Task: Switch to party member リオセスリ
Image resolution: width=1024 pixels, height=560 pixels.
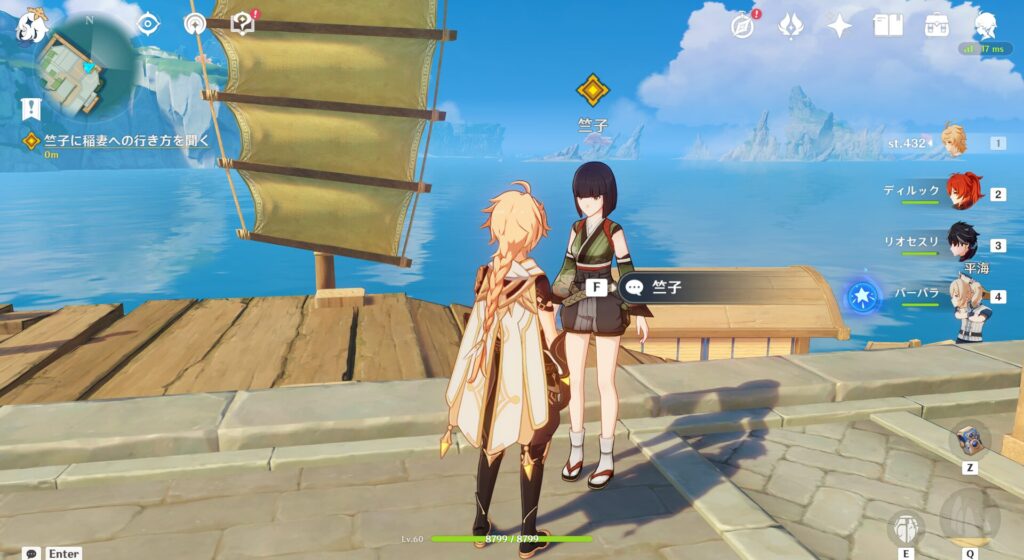Action: pyautogui.click(x=962, y=243)
